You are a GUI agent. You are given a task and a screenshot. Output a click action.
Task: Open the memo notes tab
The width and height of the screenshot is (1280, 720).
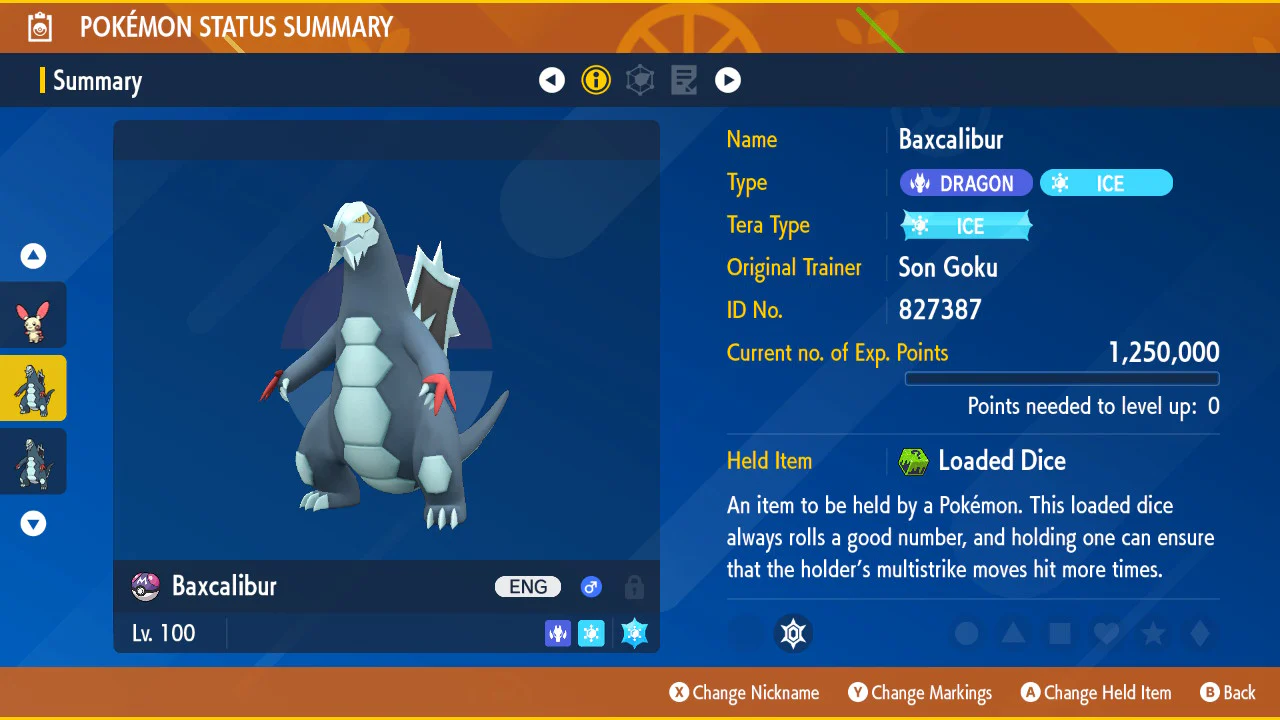(684, 80)
